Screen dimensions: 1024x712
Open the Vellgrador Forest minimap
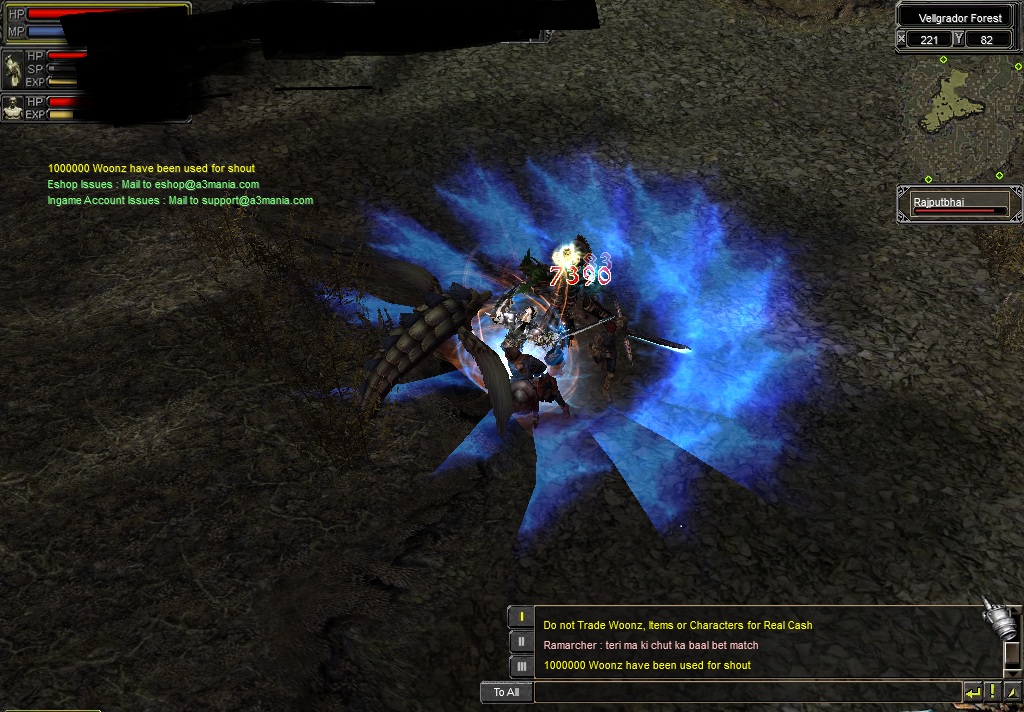957,118
